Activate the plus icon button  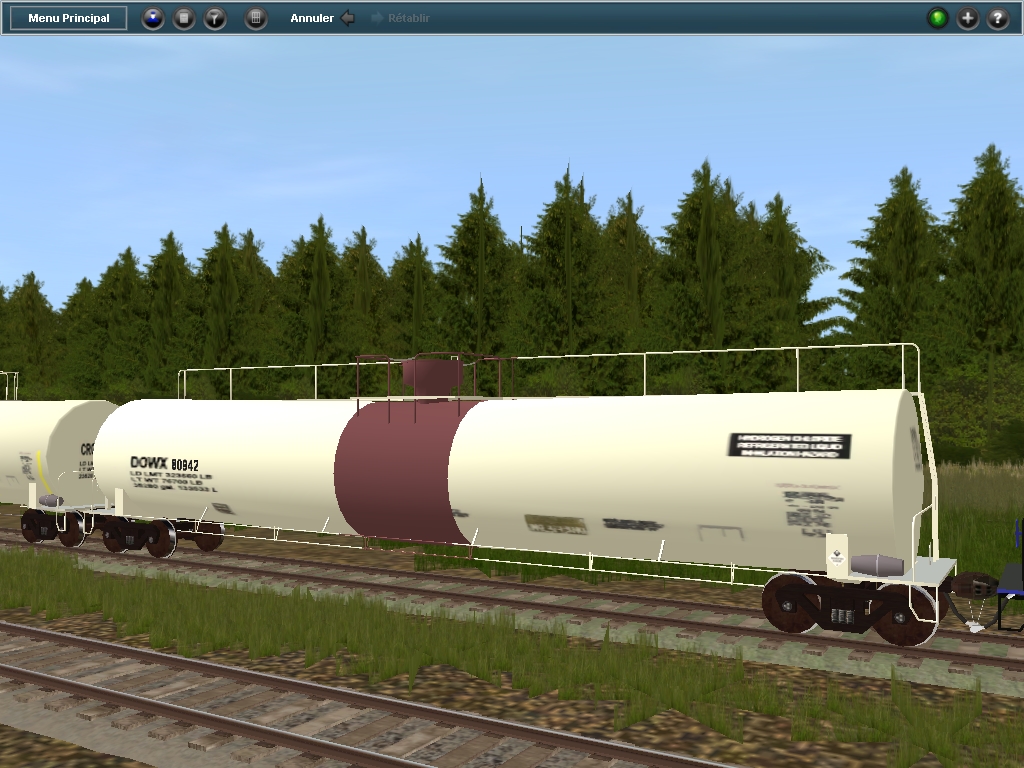coord(967,18)
